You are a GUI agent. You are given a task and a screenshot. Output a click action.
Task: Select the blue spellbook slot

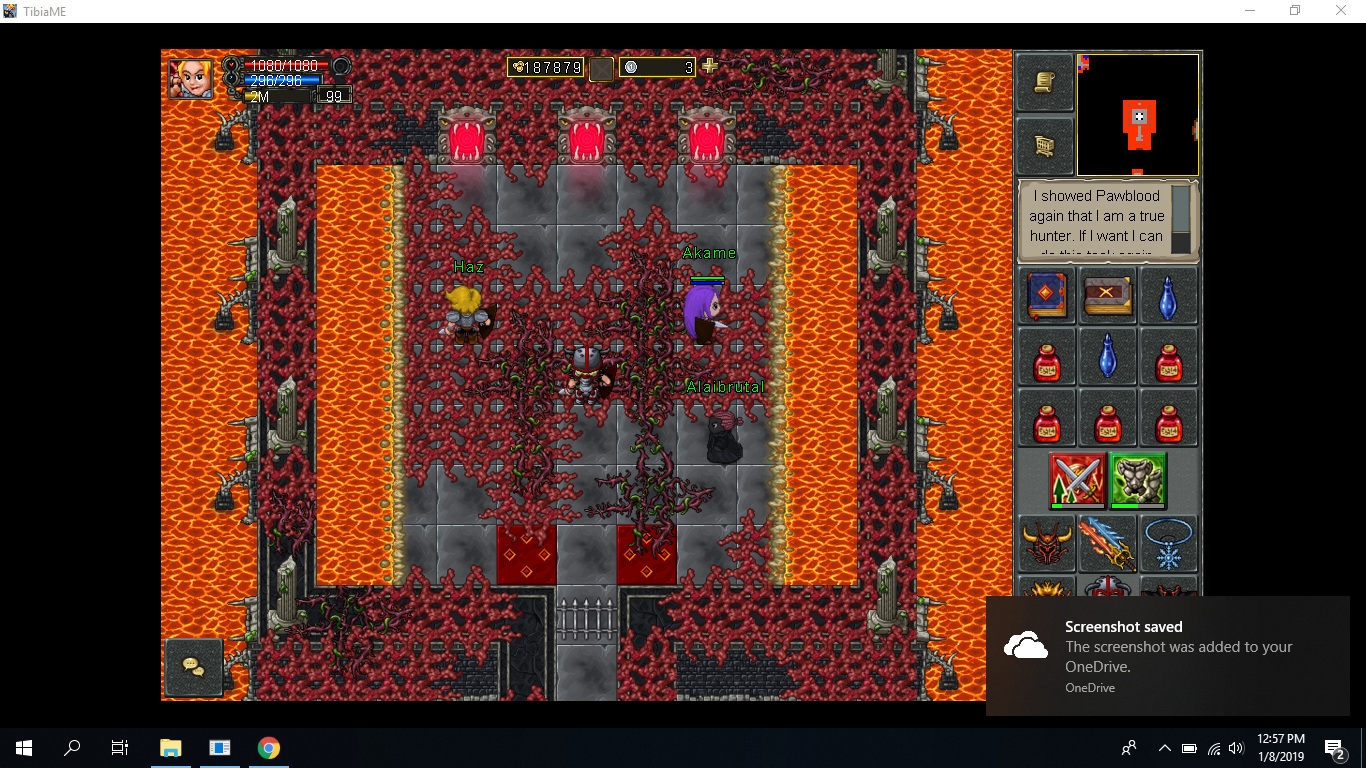1047,295
